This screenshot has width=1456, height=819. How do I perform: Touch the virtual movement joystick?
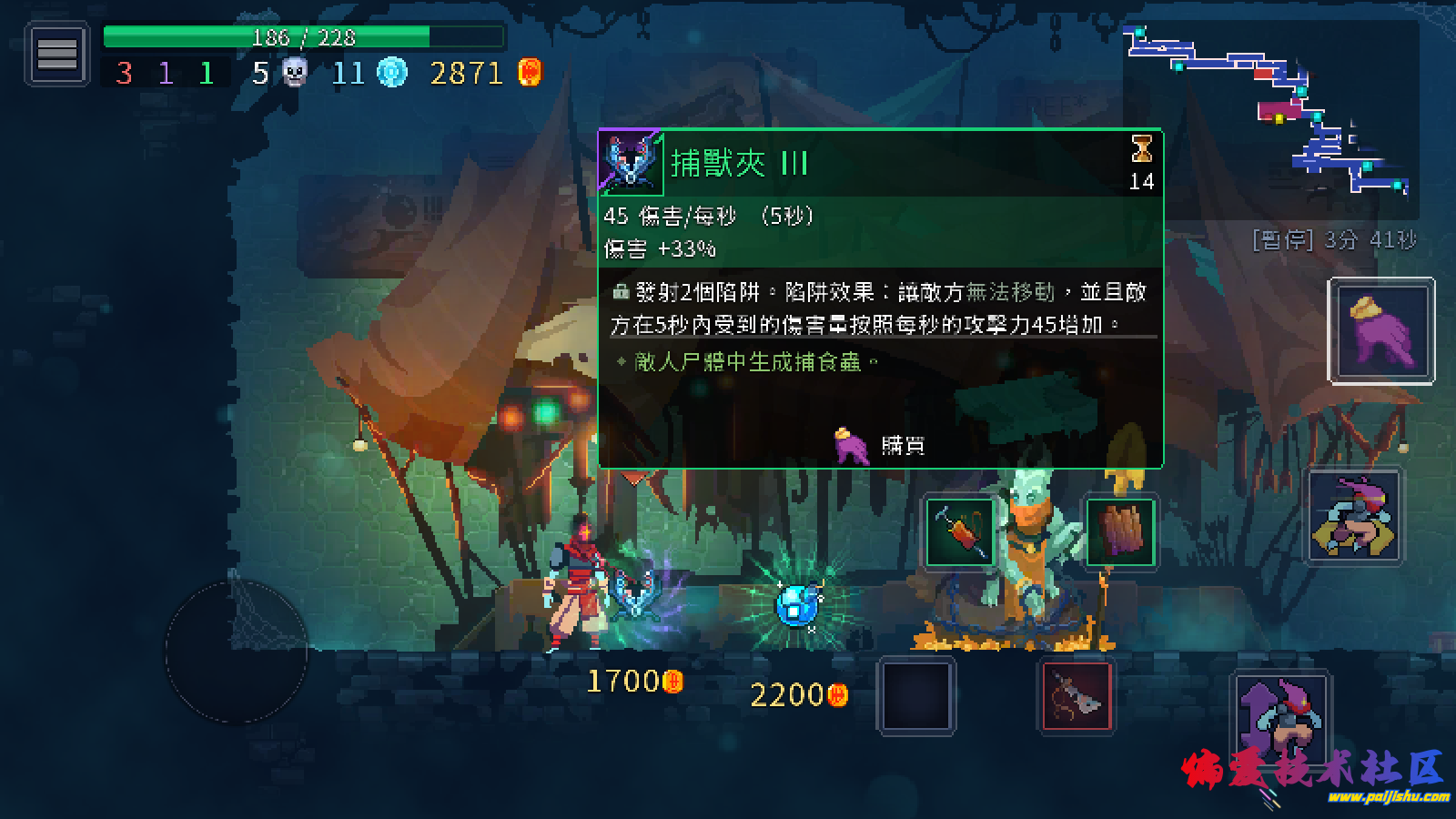pyautogui.click(x=237, y=652)
